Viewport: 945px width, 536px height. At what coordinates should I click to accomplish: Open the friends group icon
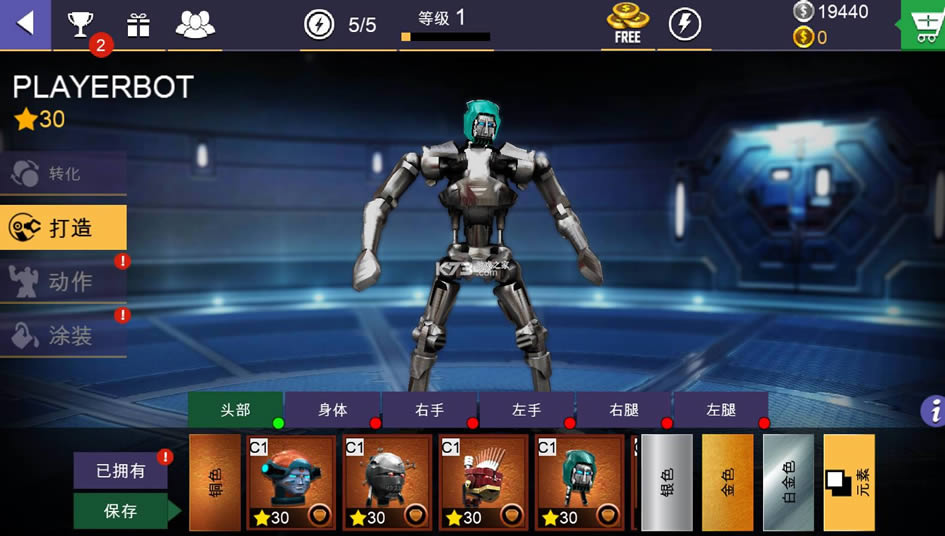tap(195, 24)
